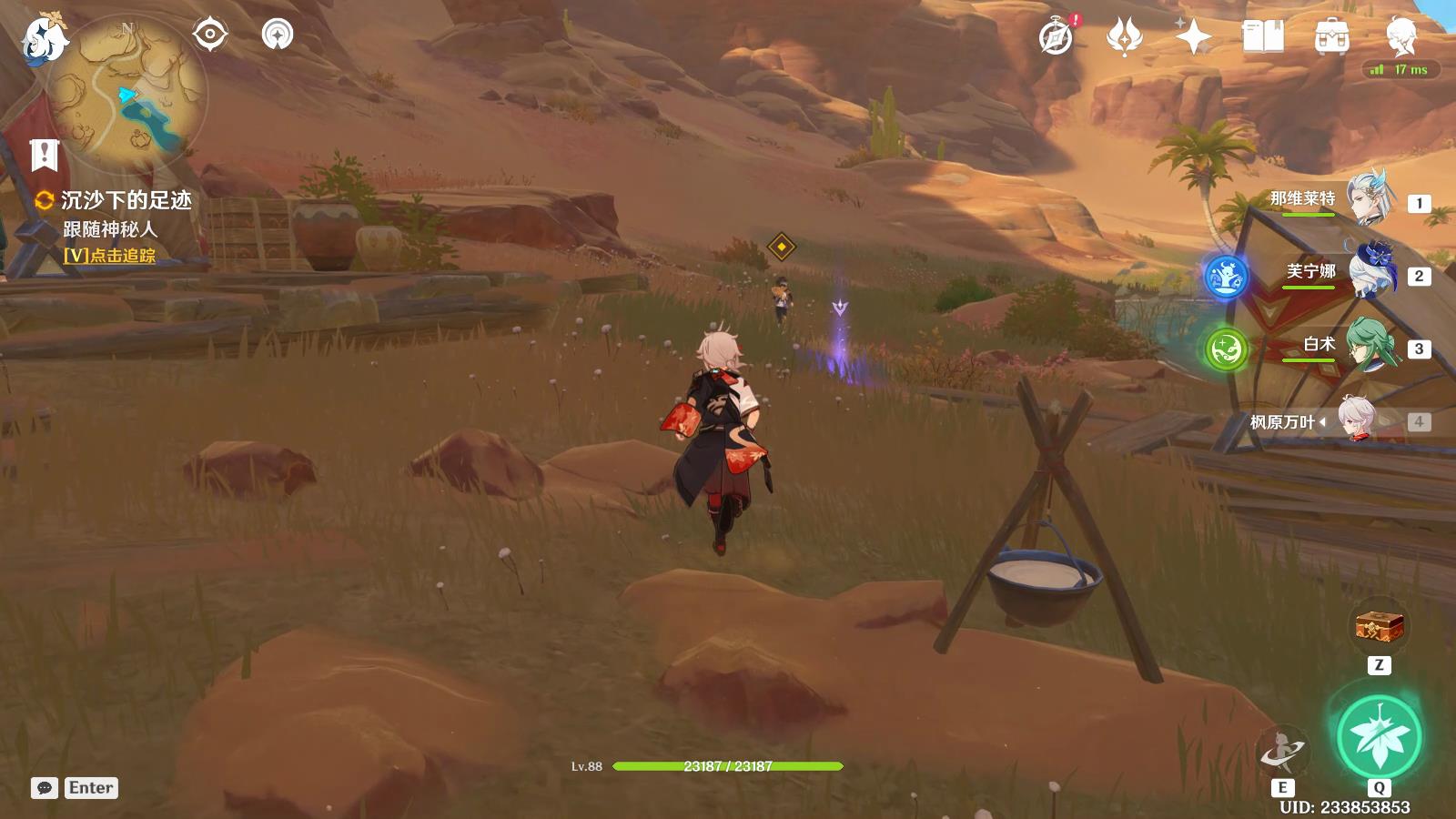
Task: Use the treasure chest gadget
Action: click(1379, 627)
